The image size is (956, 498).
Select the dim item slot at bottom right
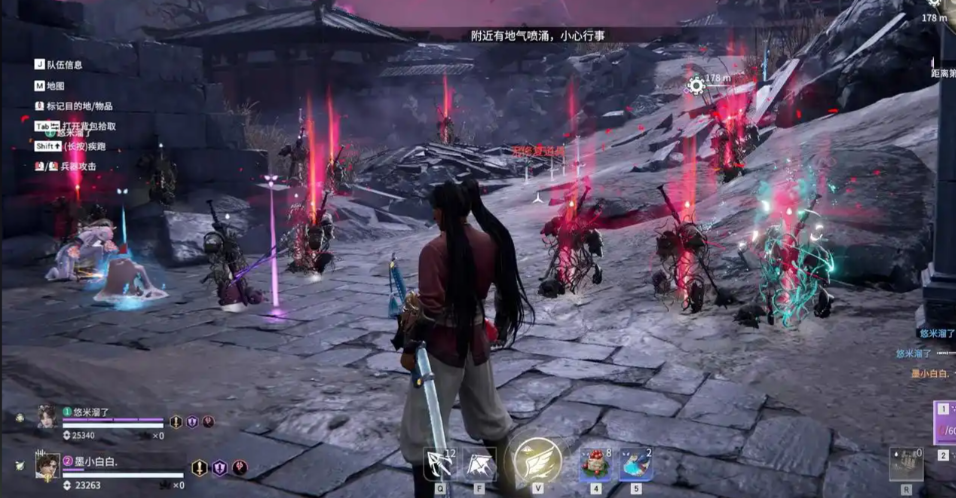(906, 464)
